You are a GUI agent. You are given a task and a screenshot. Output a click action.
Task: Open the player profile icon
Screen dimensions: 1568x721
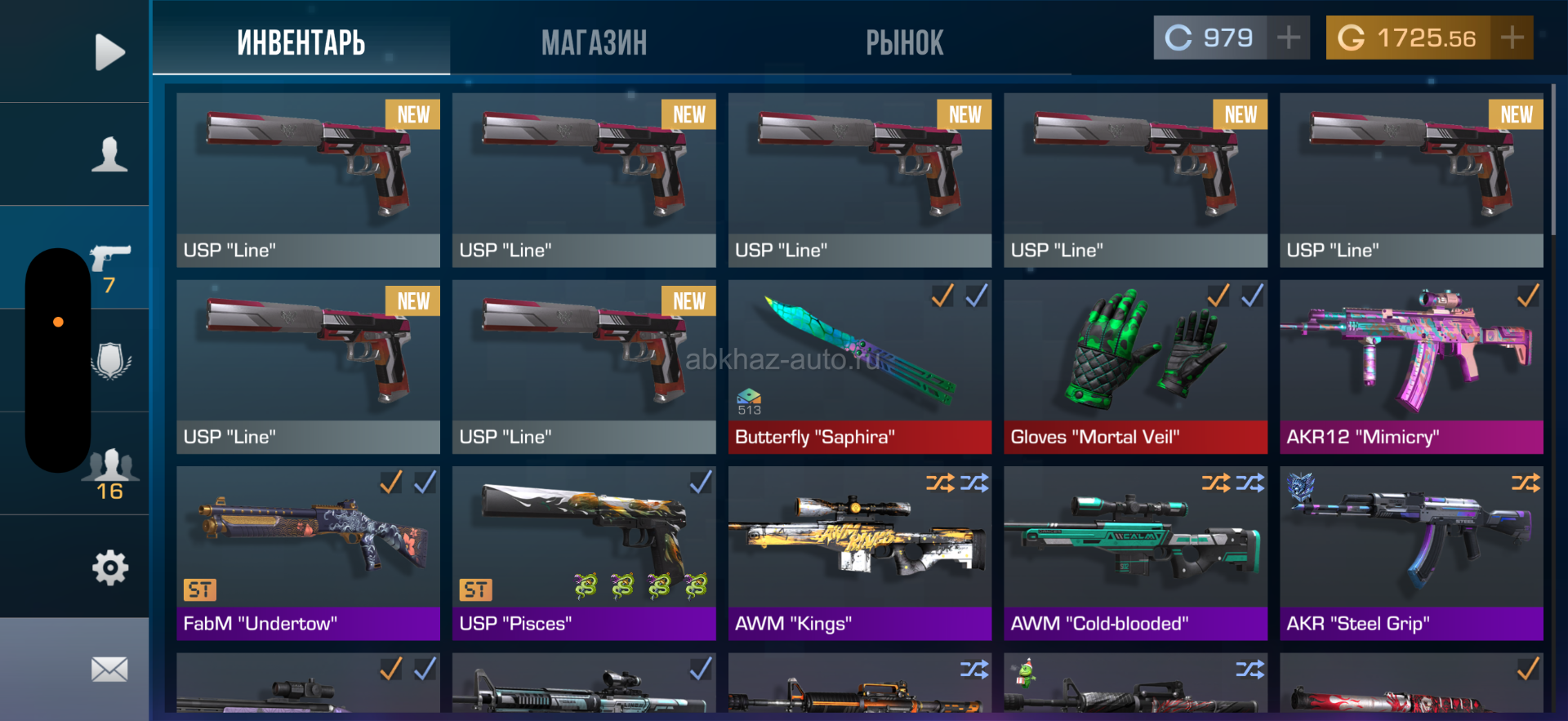coord(109,154)
